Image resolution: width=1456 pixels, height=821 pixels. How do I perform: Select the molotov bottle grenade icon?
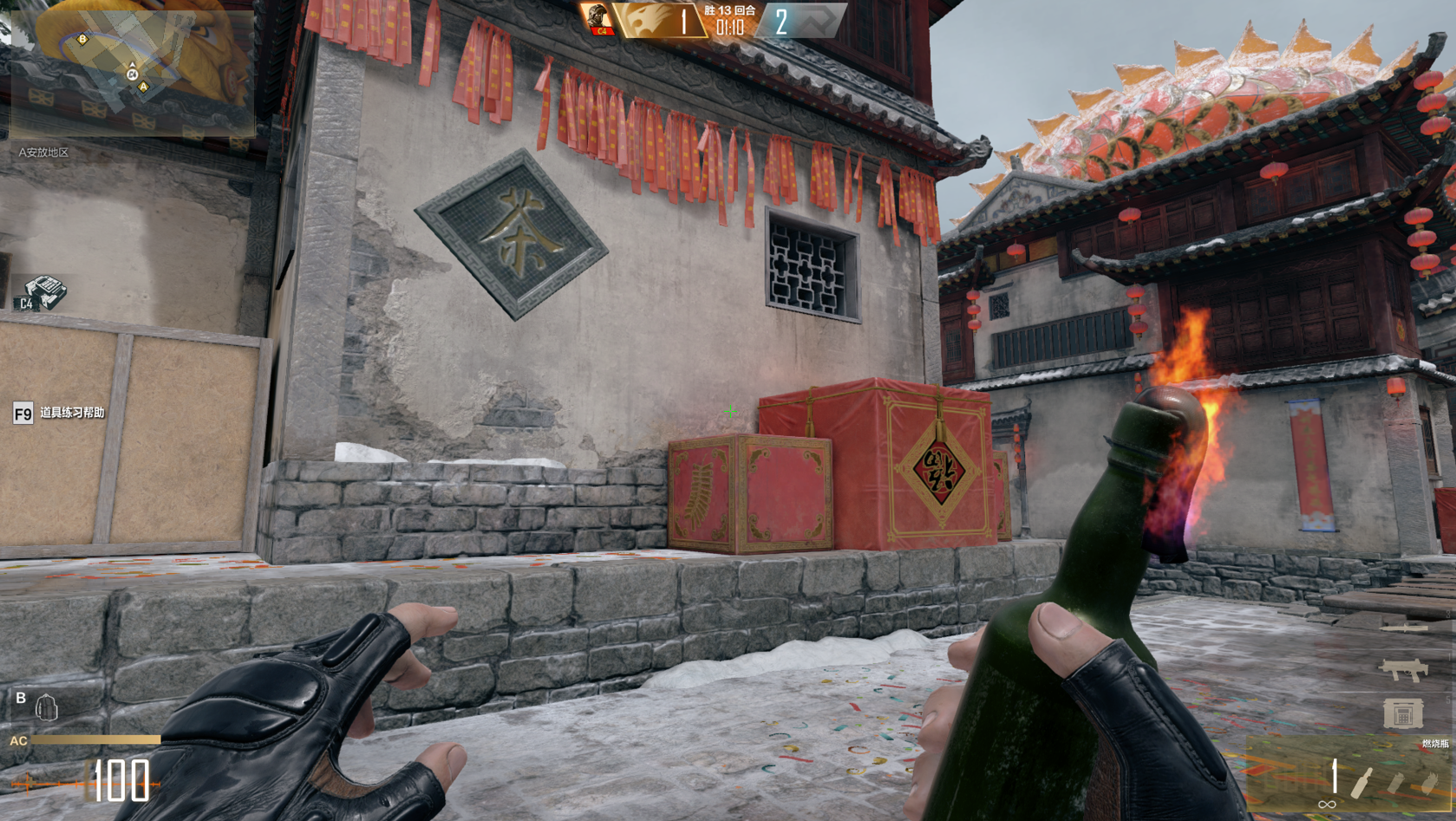(x=1362, y=781)
